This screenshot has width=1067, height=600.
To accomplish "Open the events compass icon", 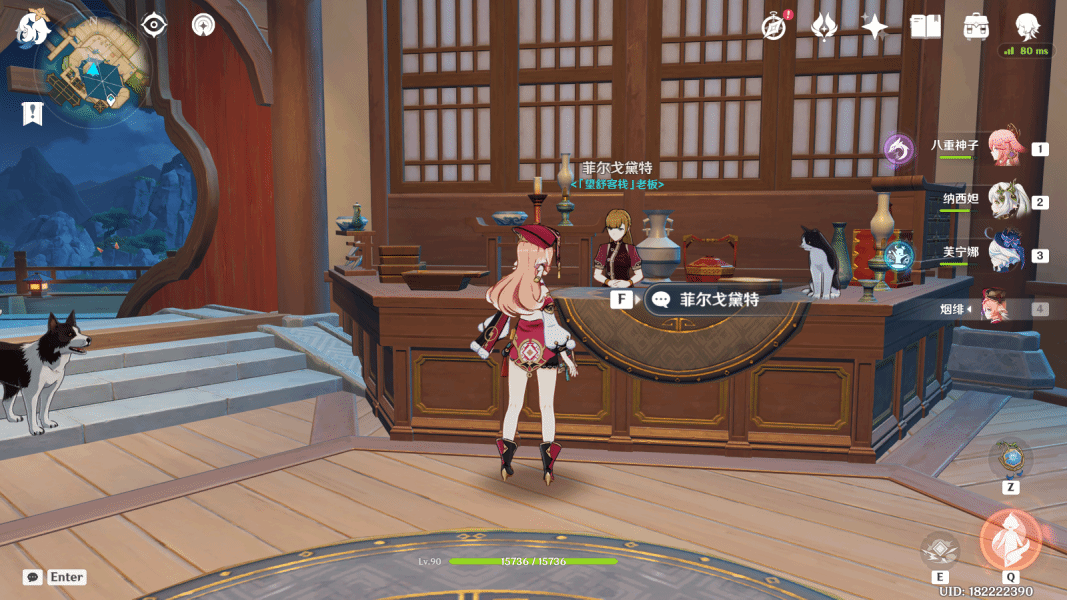I will (774, 27).
